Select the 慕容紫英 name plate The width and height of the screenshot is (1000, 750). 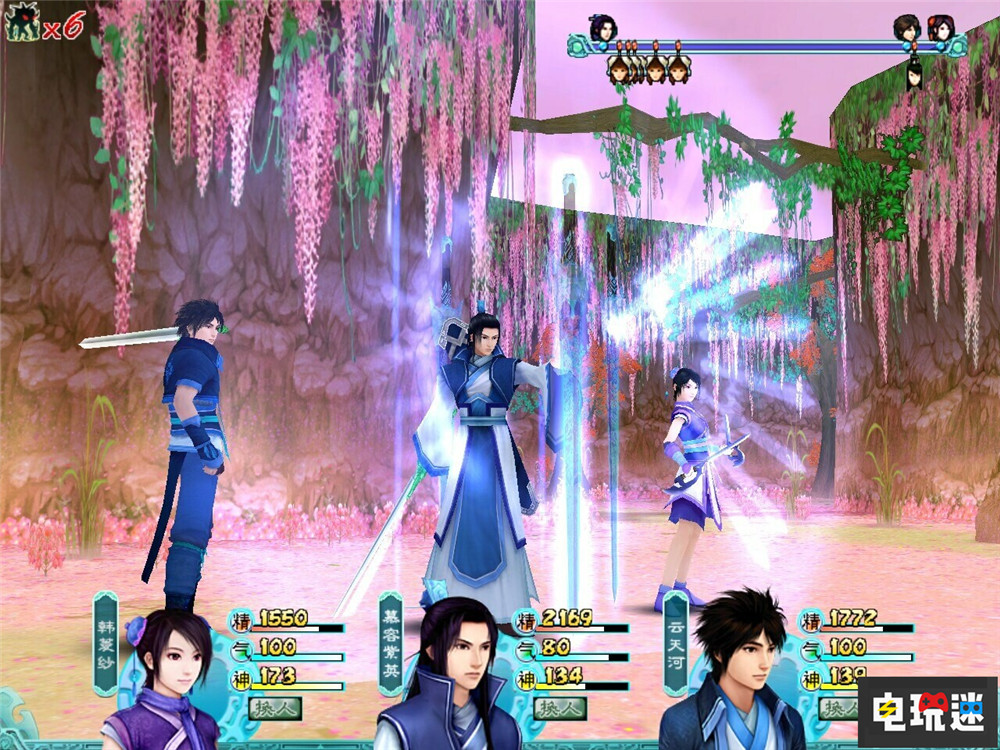(x=391, y=642)
